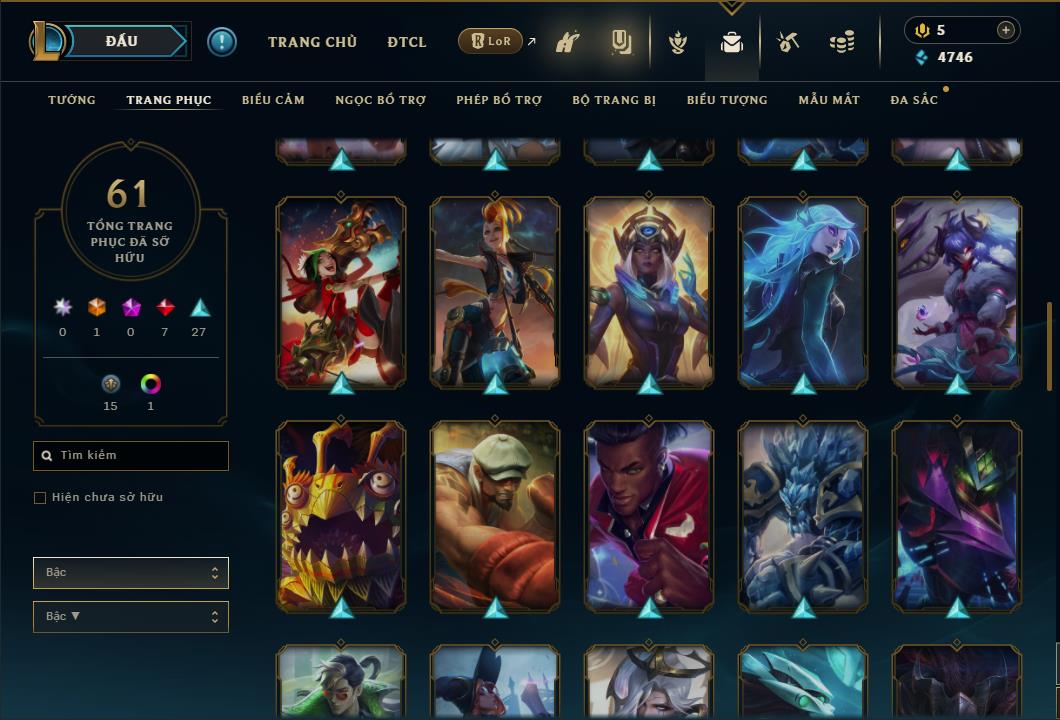Switch to the TƯỚNG tab

(72, 100)
